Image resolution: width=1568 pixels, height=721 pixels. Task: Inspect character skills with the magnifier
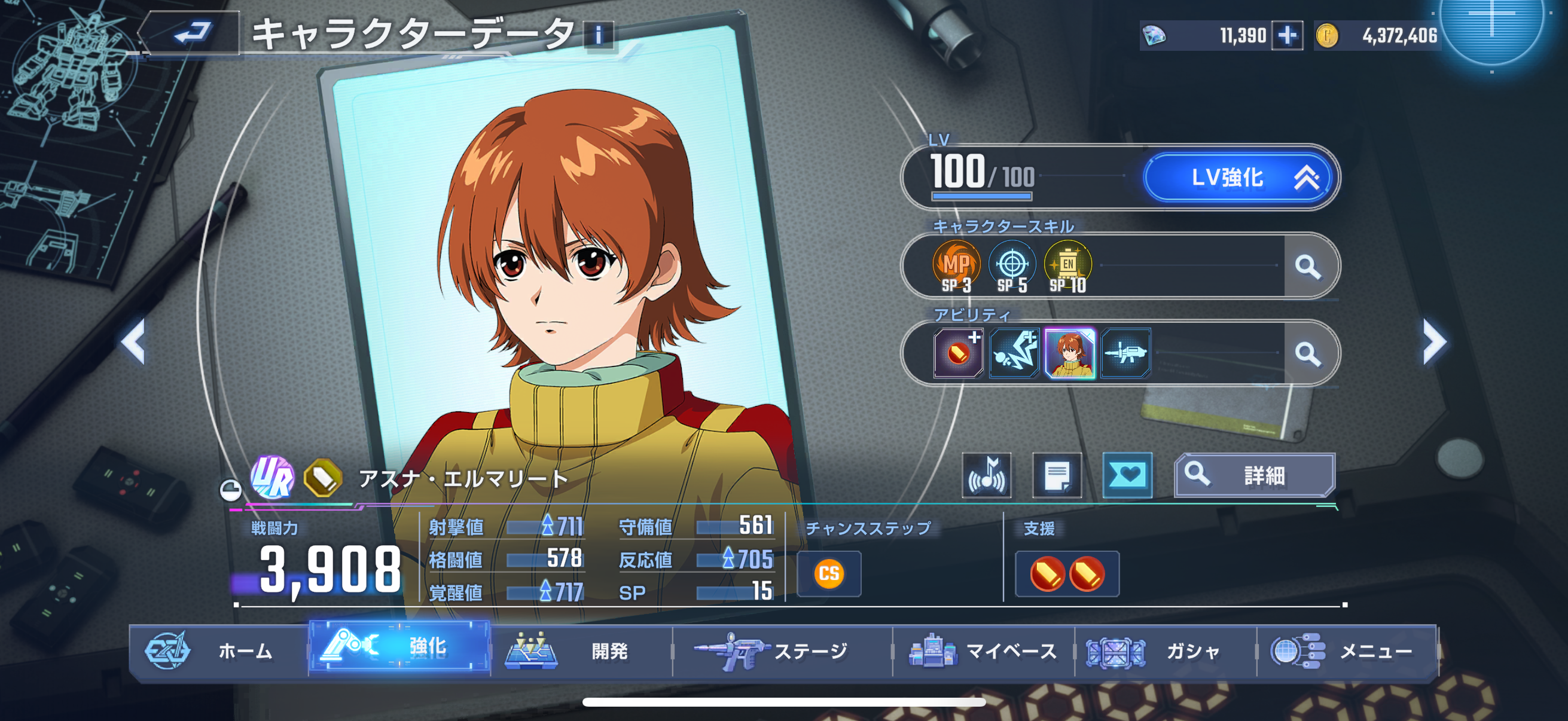click(x=1307, y=266)
